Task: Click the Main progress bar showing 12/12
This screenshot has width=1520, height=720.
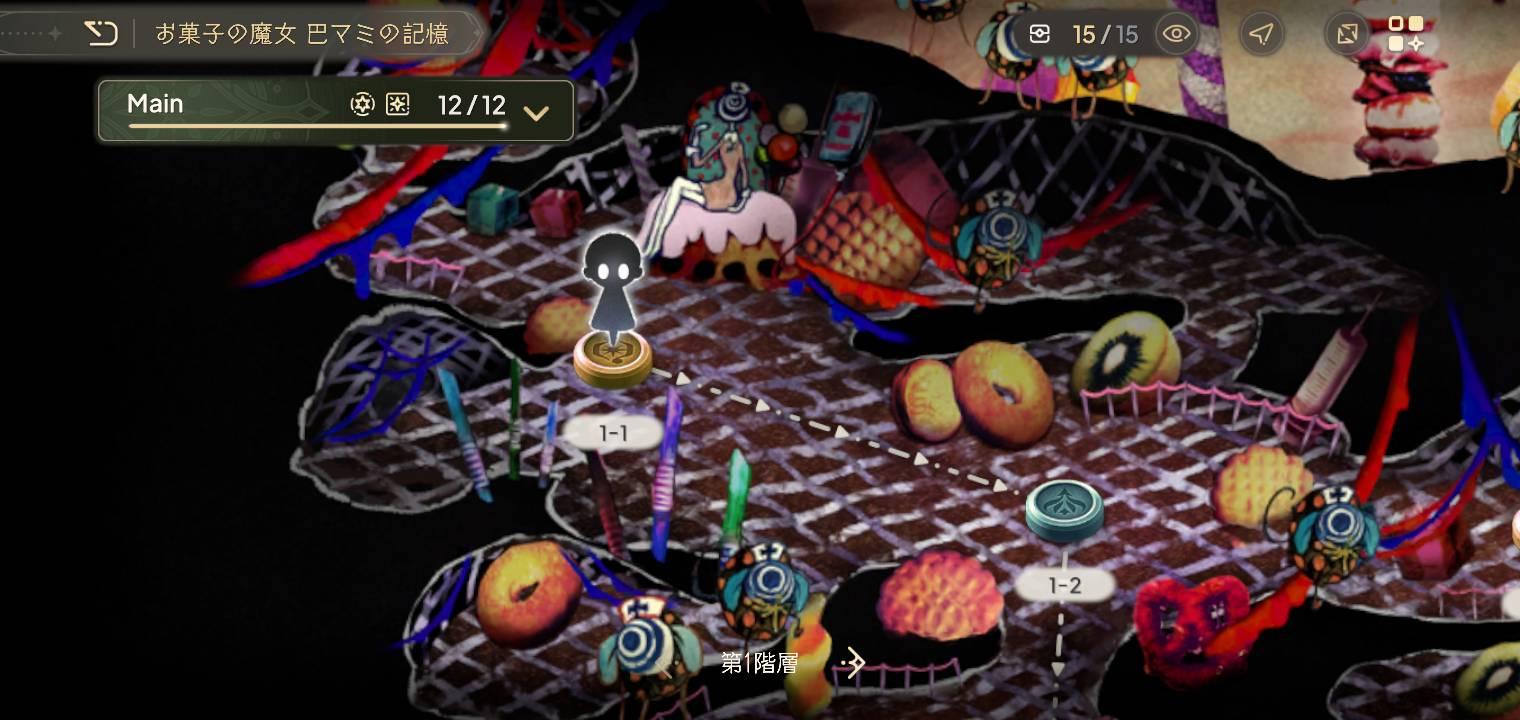Action: 318,125
